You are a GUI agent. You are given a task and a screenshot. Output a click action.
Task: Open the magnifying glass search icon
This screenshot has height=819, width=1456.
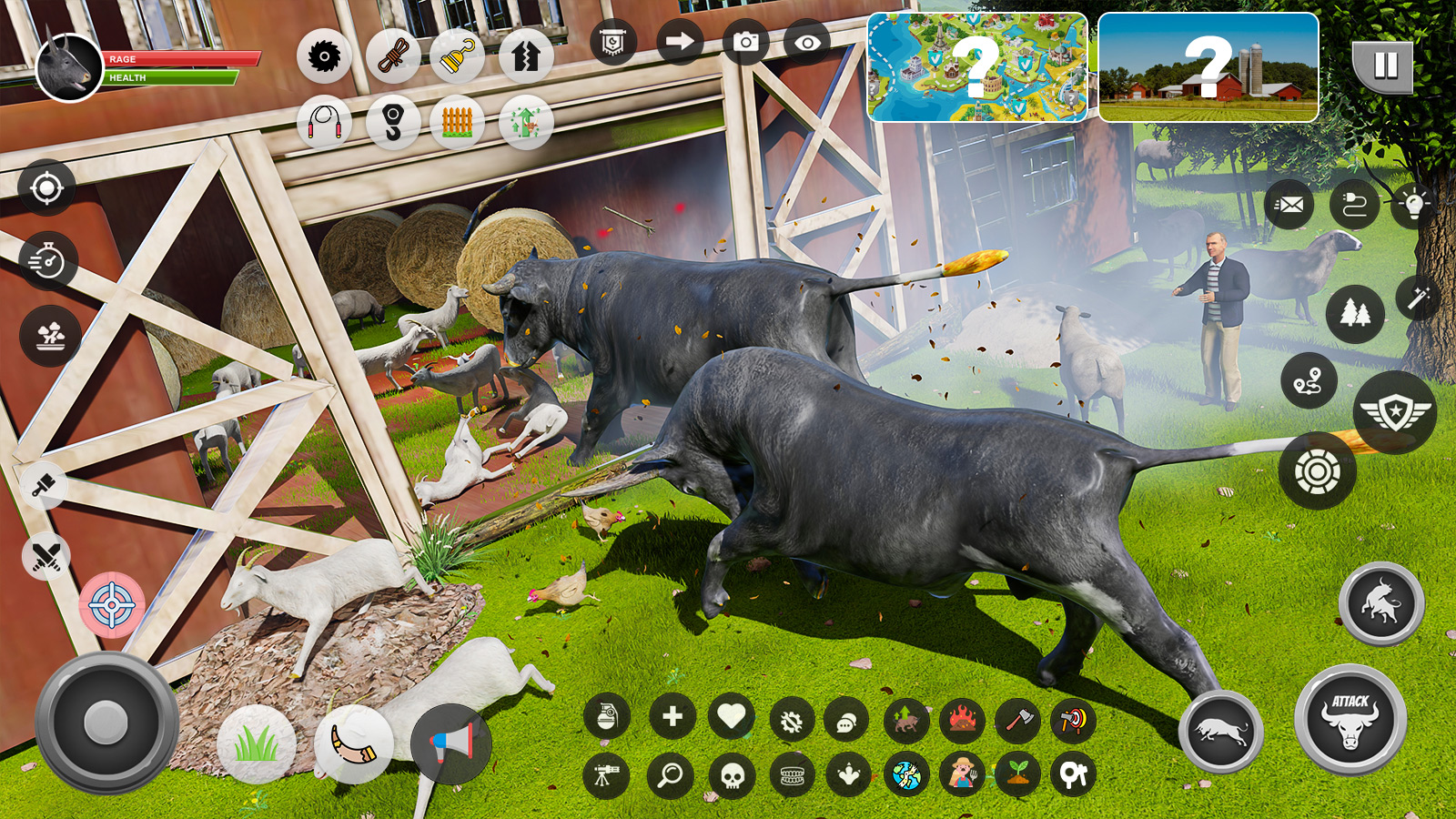click(671, 775)
